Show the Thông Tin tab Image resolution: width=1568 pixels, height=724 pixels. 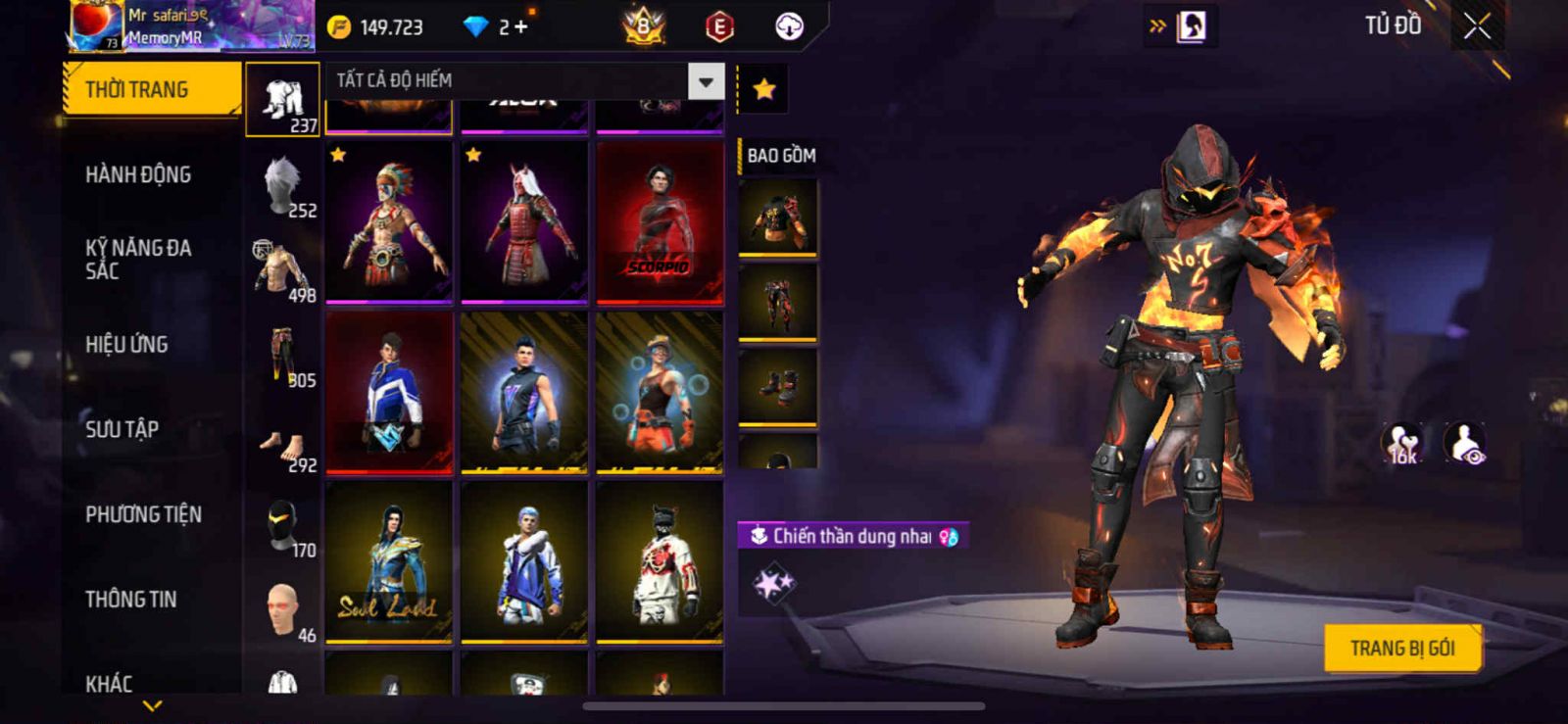click(x=130, y=600)
